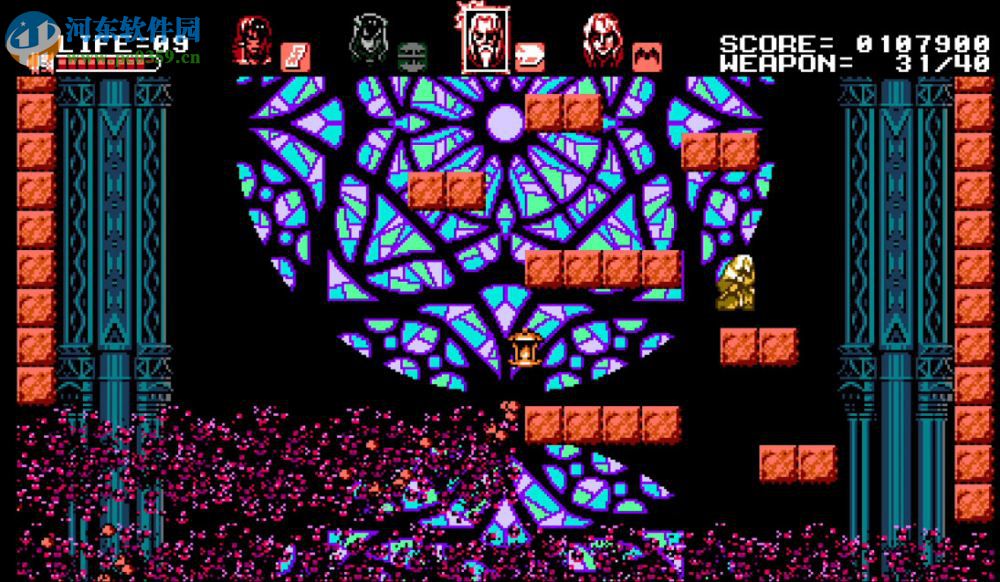Click Zangetsu's talisman subweapon icon
This screenshot has width=1000, height=582.
click(x=294, y=55)
